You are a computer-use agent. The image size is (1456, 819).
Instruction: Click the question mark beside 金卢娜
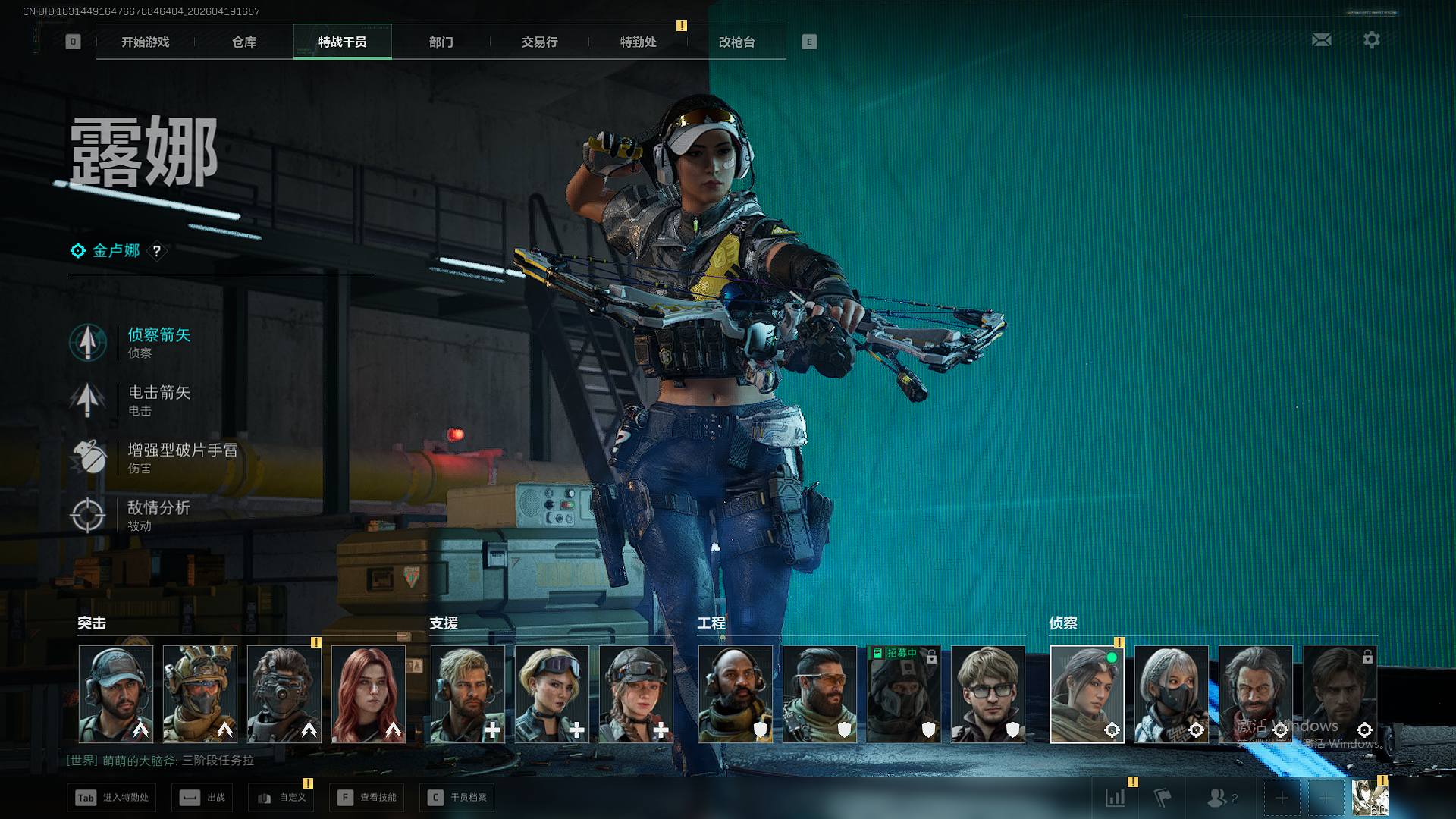157,251
